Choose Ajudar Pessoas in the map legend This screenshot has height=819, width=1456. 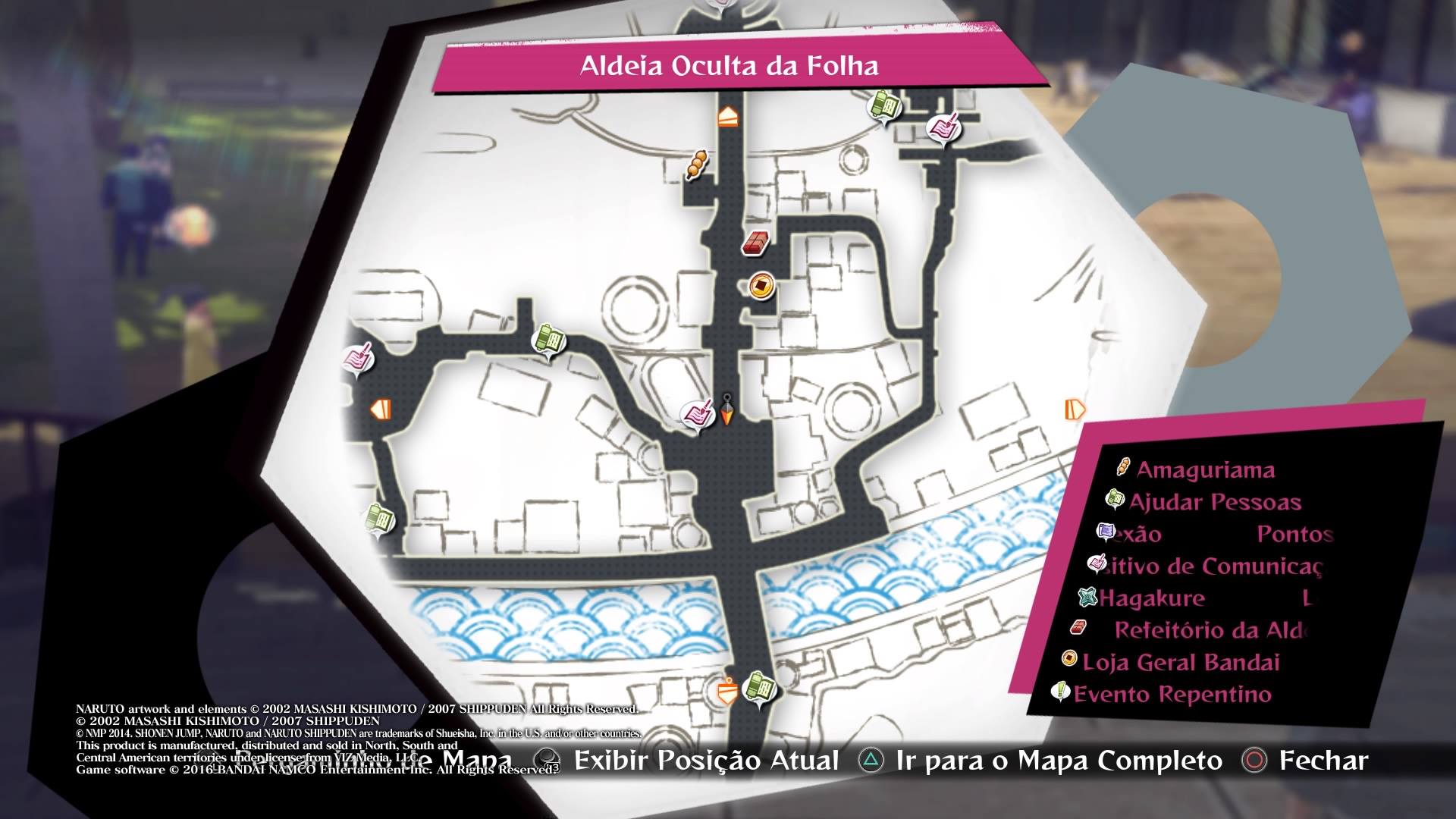point(1214,502)
